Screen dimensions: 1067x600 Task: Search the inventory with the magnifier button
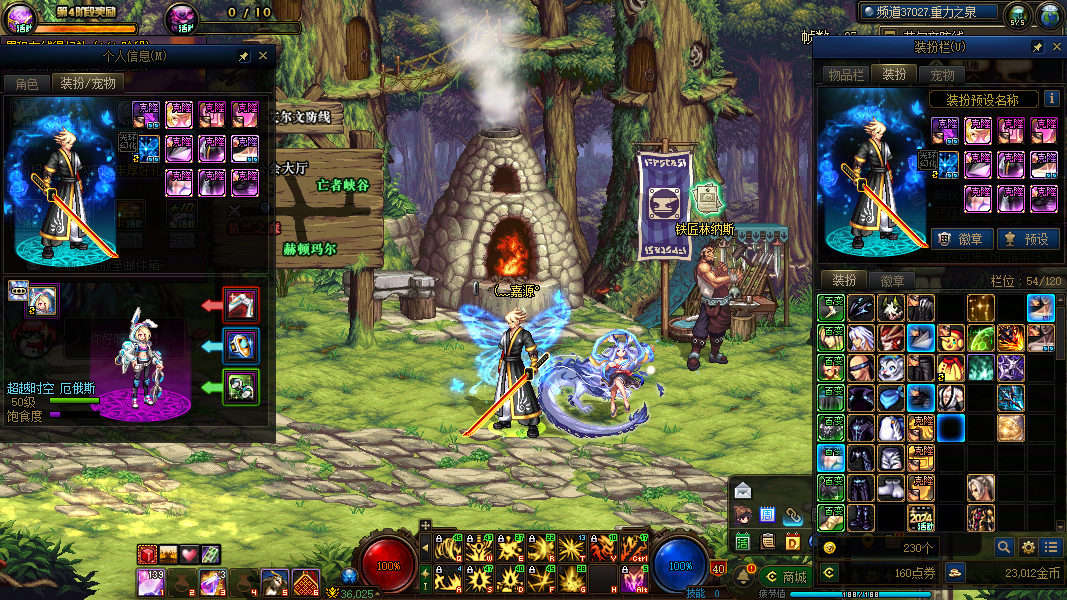(x=1004, y=547)
